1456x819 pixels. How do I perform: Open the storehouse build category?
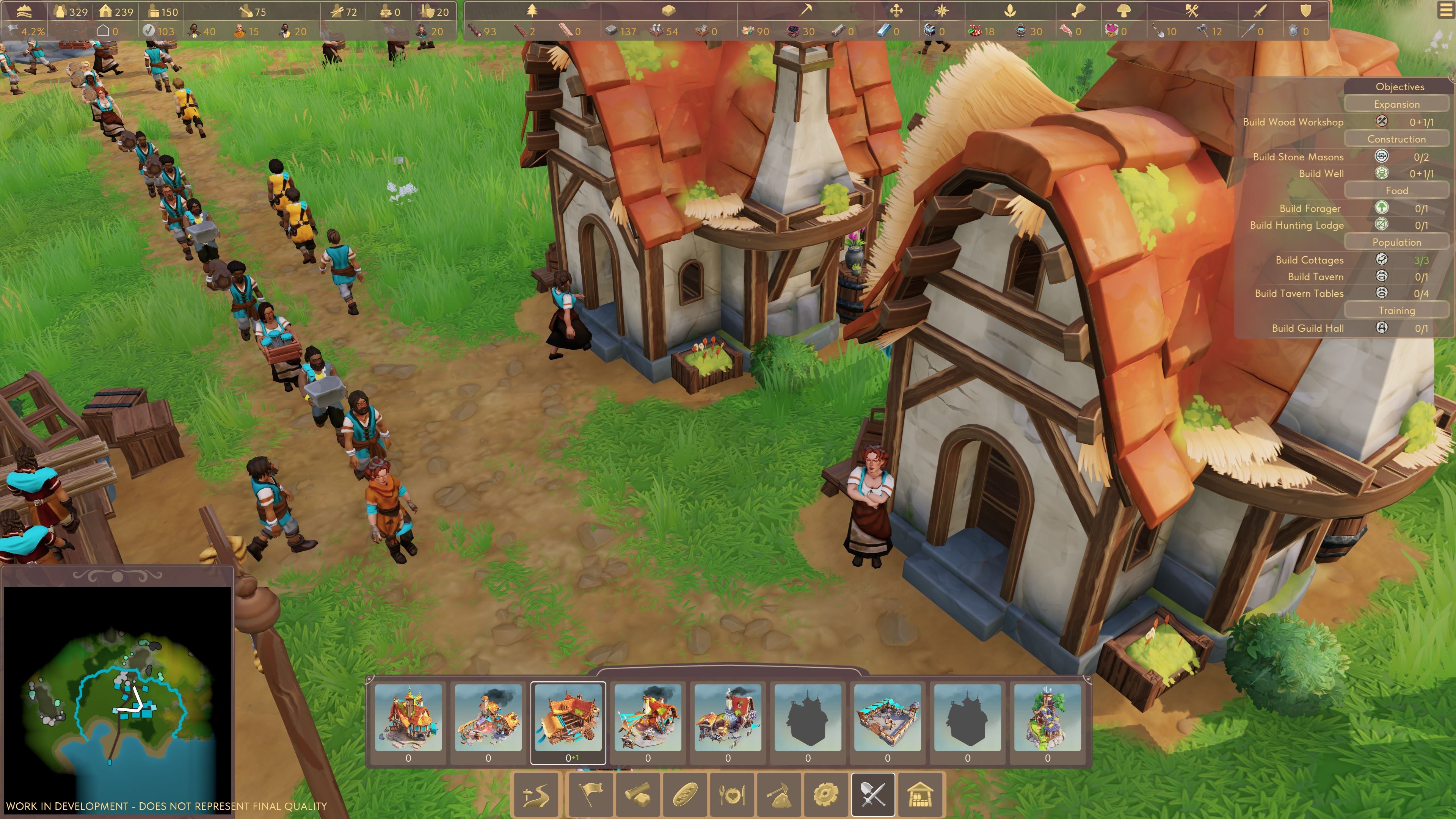[919, 795]
